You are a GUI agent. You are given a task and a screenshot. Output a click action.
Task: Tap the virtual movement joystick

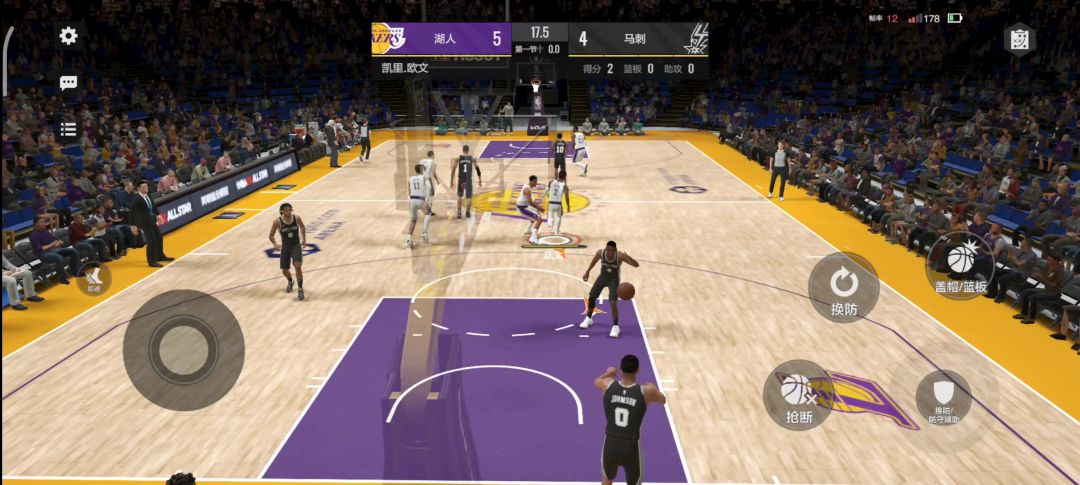[183, 349]
